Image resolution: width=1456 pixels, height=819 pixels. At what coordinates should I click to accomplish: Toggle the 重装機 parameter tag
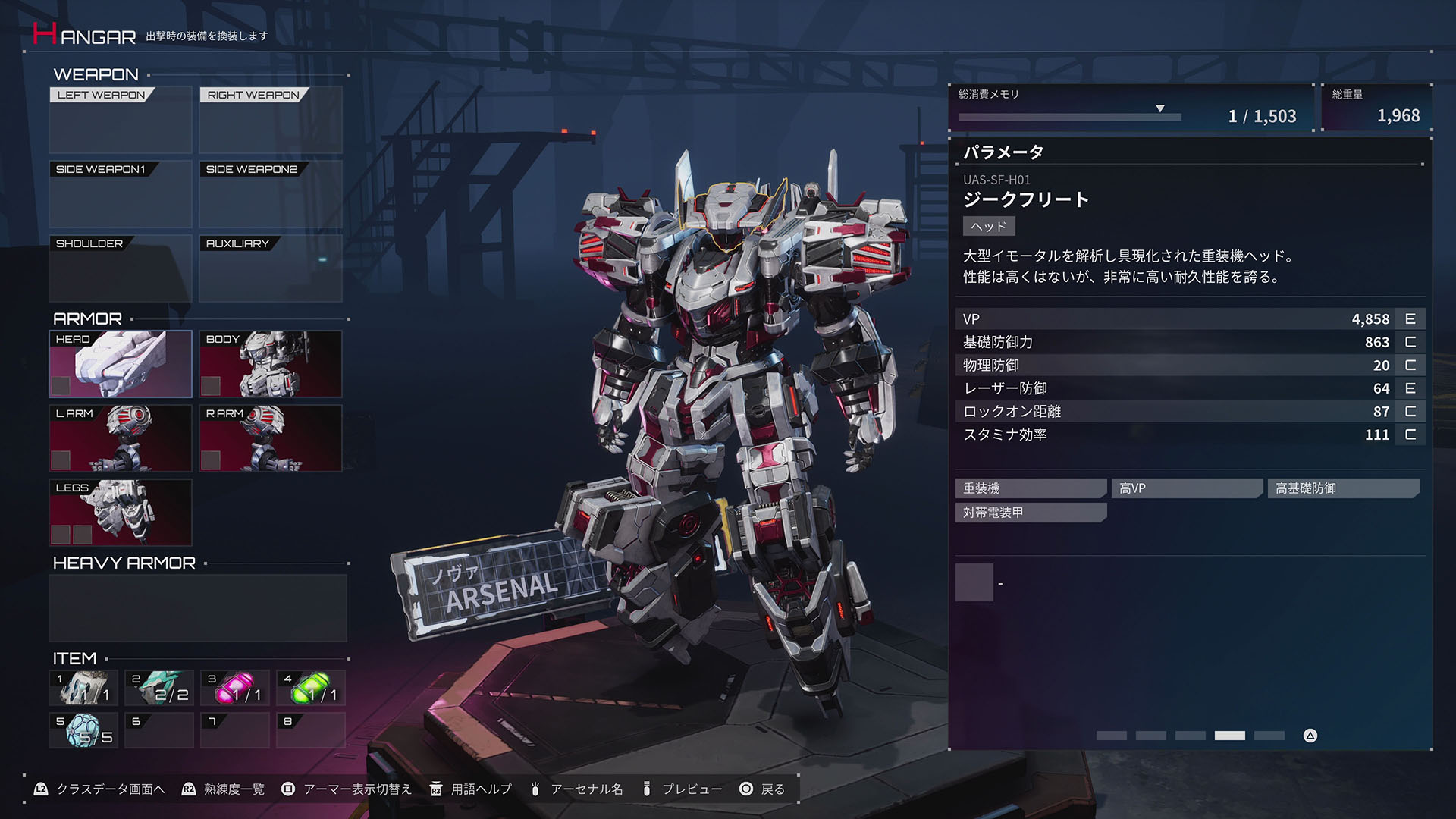pos(1030,488)
